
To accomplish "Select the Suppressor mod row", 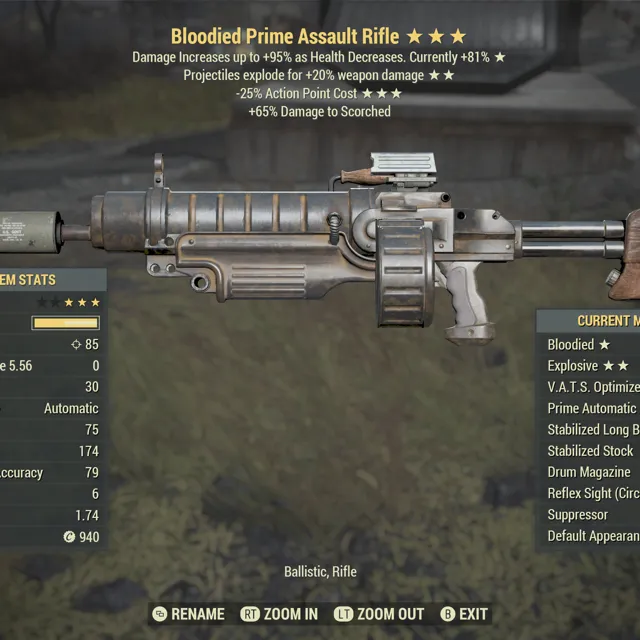I will click(578, 515).
